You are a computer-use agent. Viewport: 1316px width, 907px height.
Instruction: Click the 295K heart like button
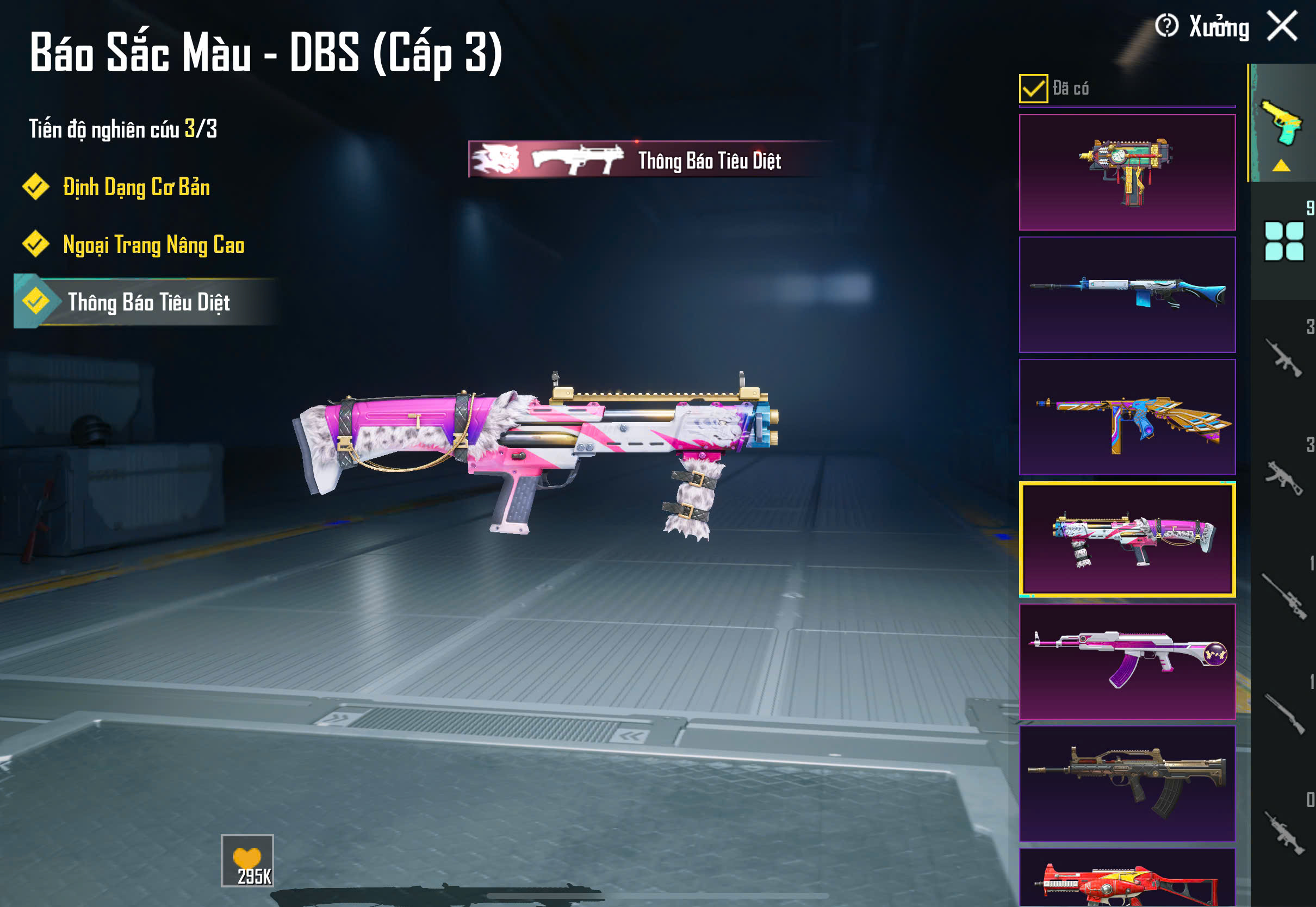coord(247,860)
